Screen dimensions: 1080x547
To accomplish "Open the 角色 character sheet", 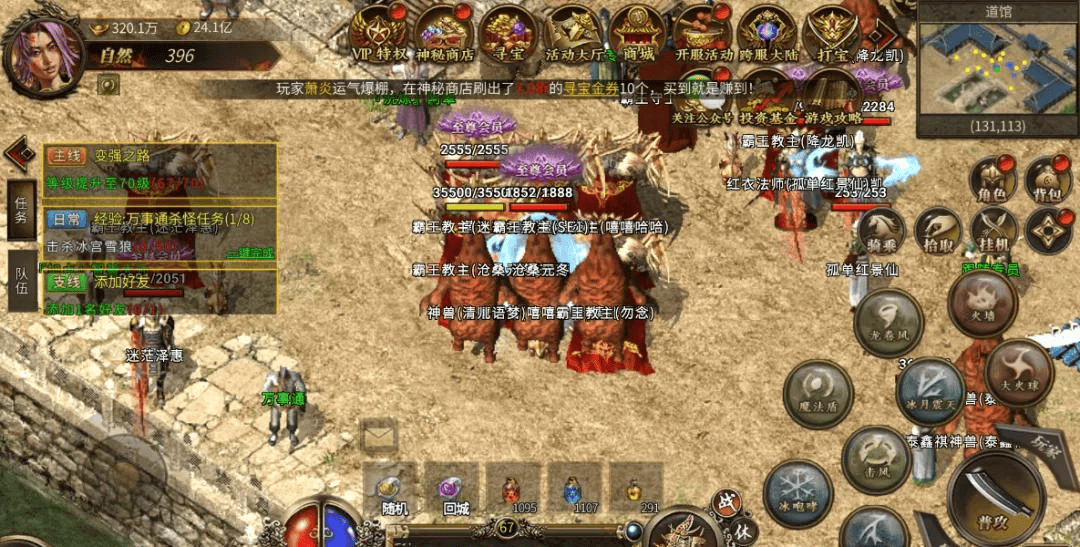I will pos(991,179).
